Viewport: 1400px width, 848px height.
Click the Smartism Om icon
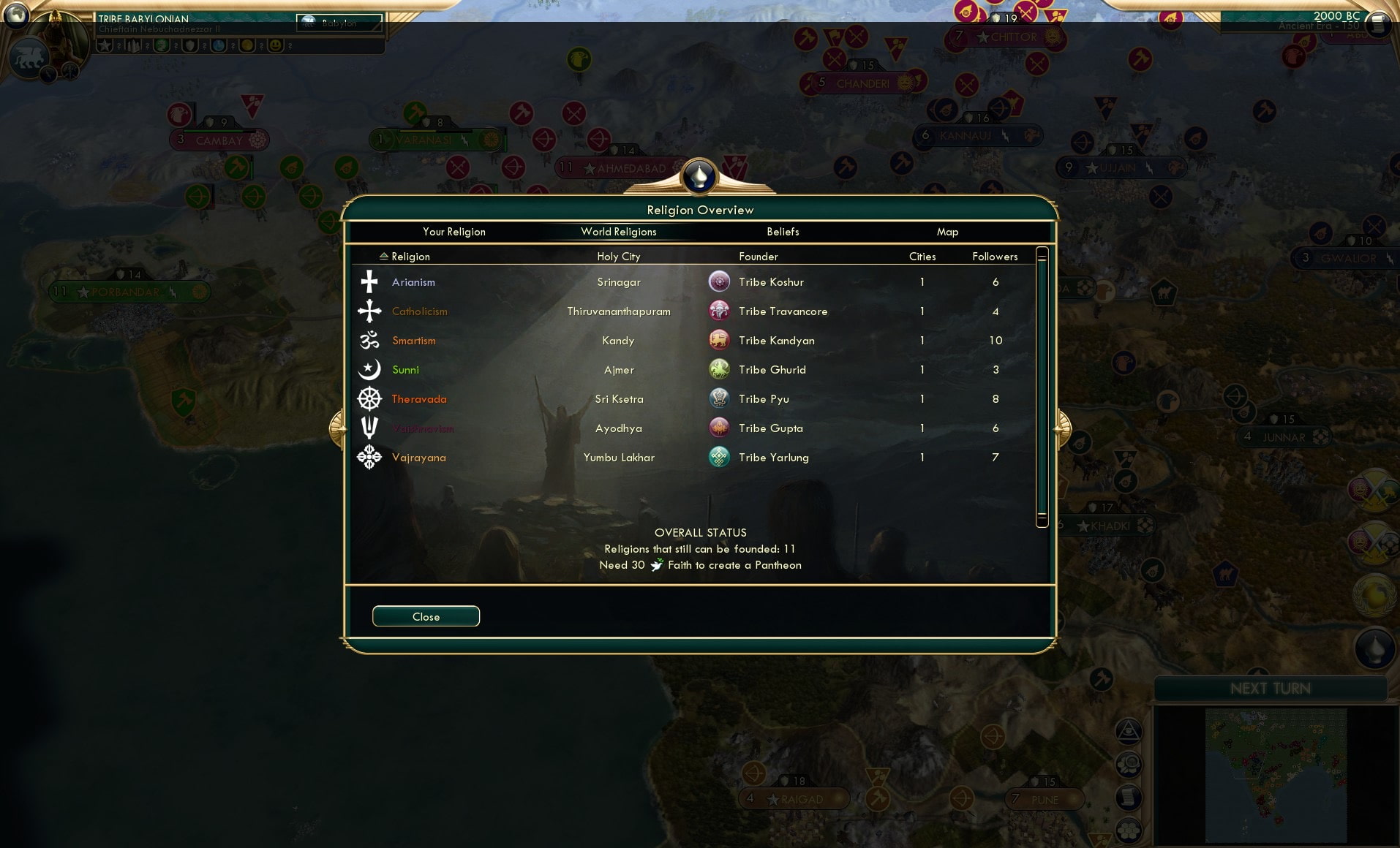pyautogui.click(x=369, y=340)
